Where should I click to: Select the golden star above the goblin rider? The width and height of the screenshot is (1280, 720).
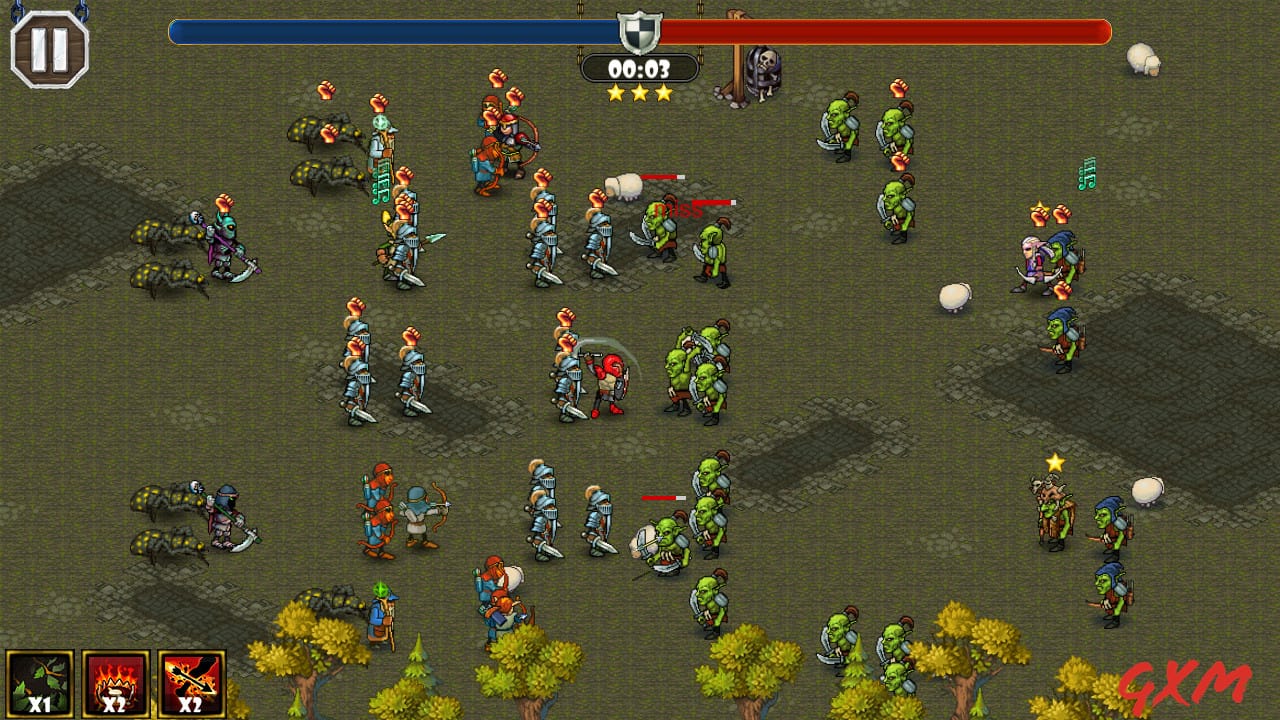coord(1055,461)
